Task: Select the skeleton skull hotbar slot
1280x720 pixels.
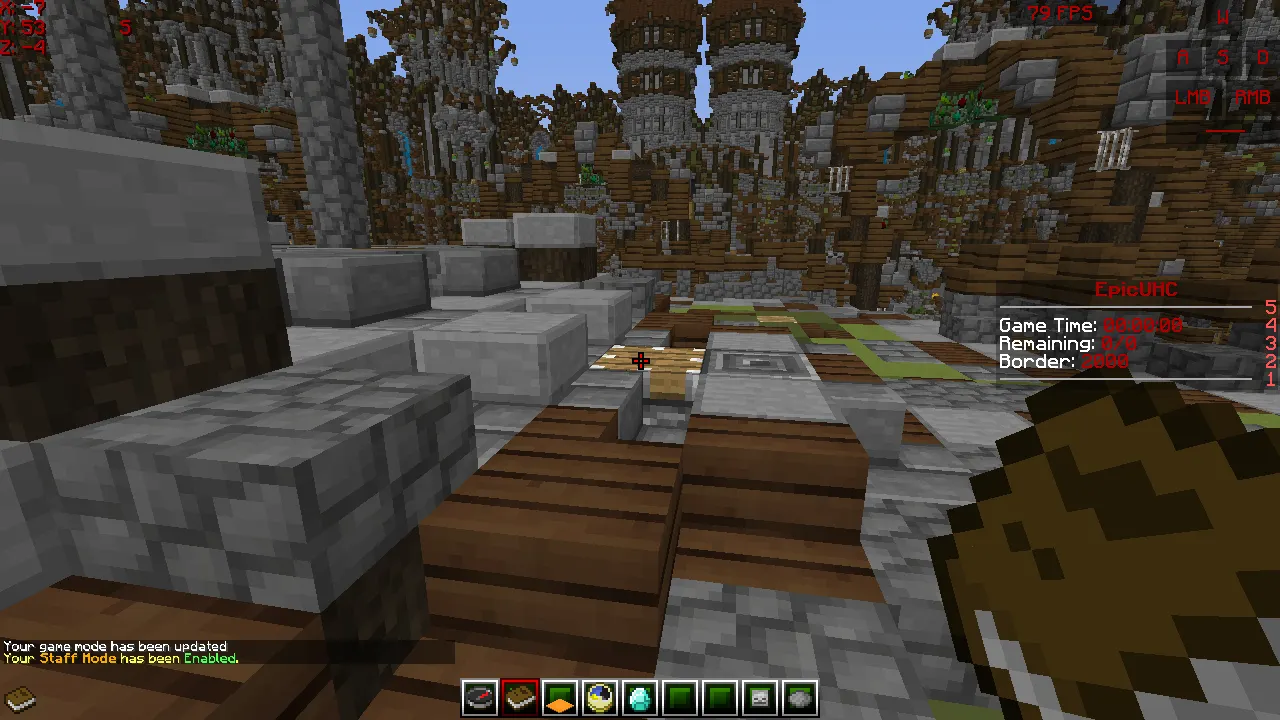Action: (x=760, y=698)
